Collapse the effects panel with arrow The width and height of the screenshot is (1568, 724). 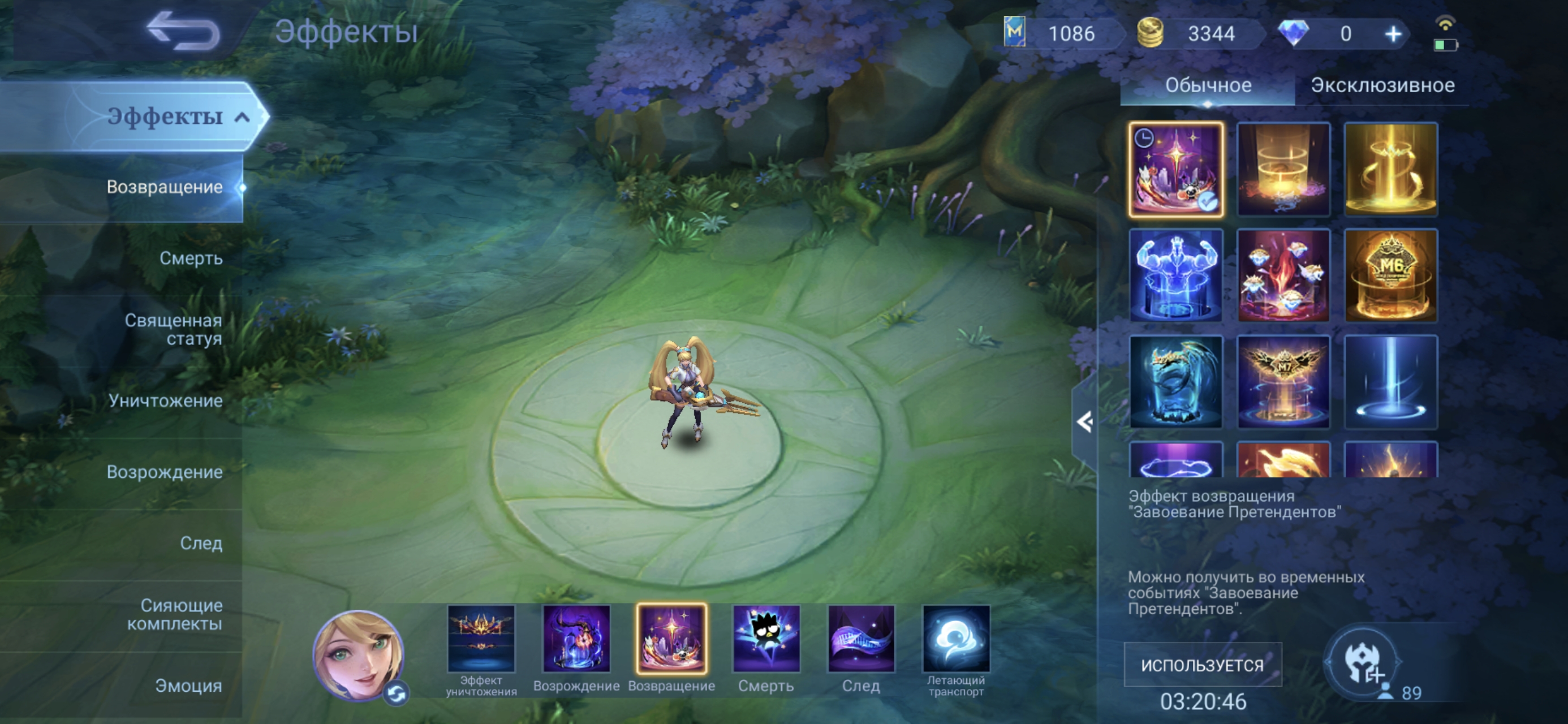(1084, 422)
